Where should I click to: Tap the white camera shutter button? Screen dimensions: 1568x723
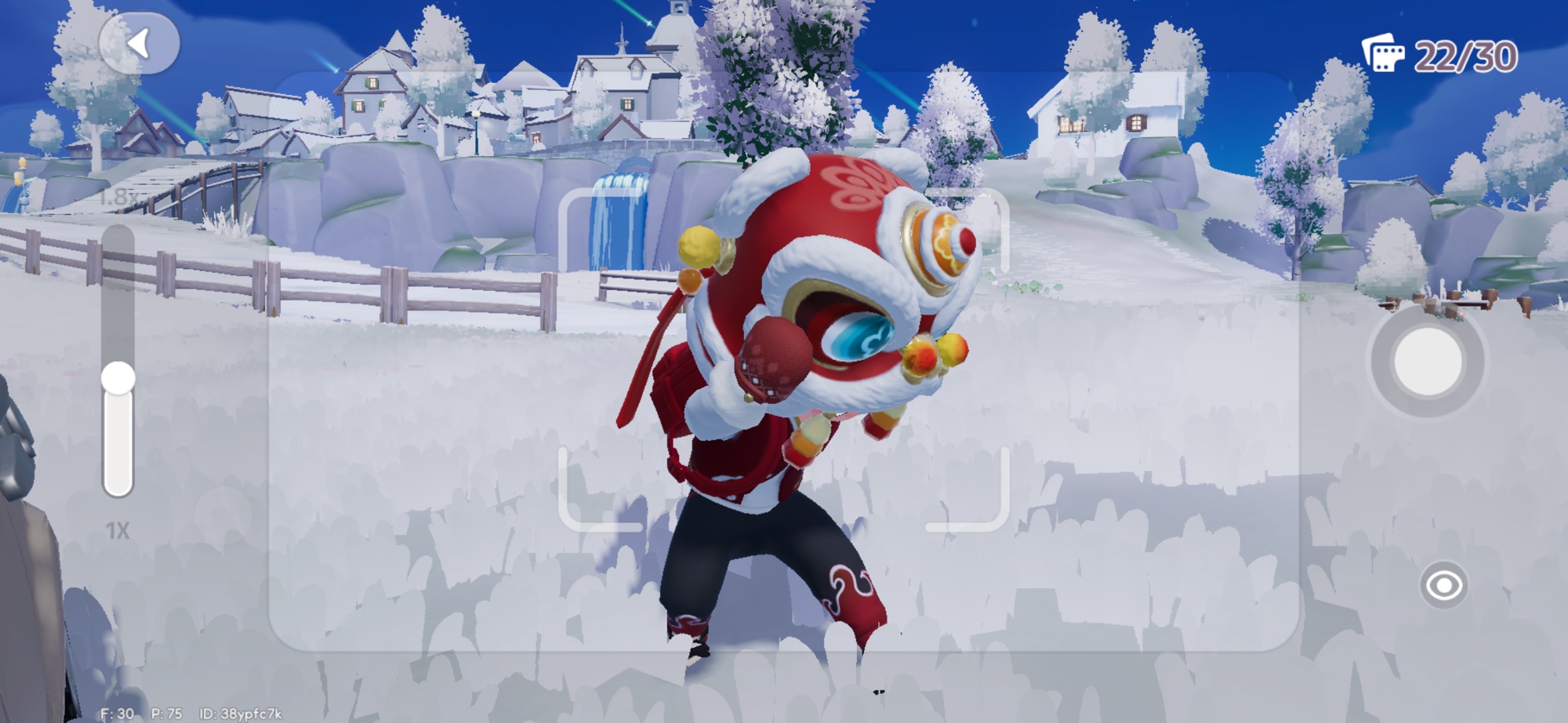[1427, 361]
